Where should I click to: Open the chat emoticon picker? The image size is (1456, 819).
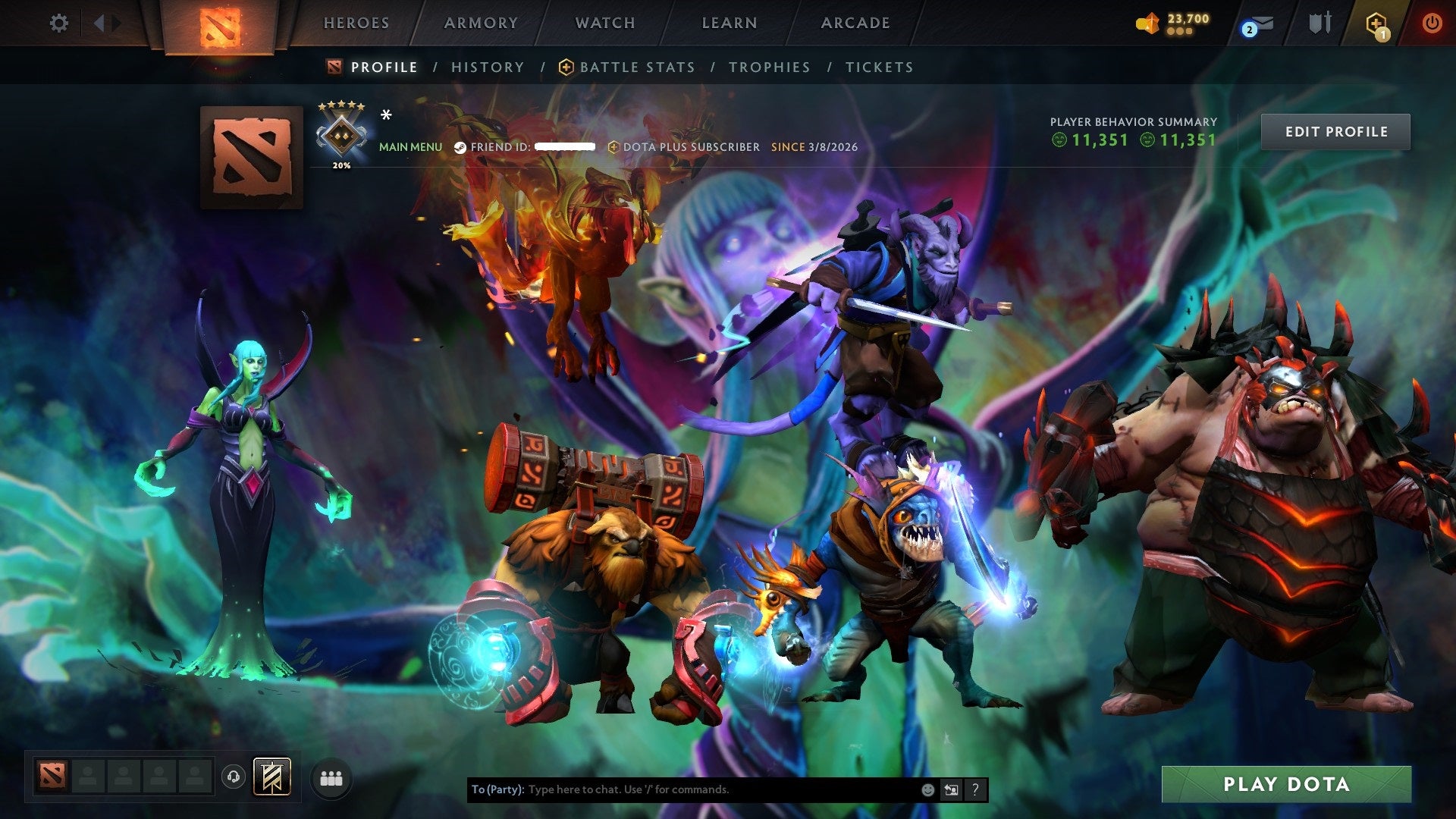pyautogui.click(x=927, y=789)
